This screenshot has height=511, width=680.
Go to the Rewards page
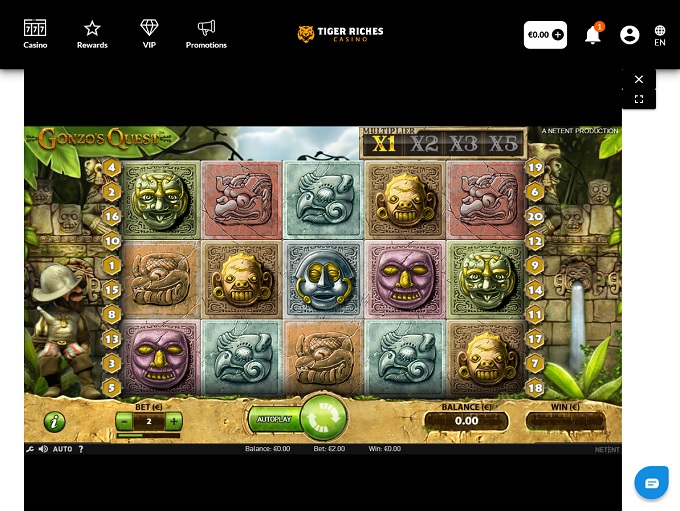pos(92,34)
